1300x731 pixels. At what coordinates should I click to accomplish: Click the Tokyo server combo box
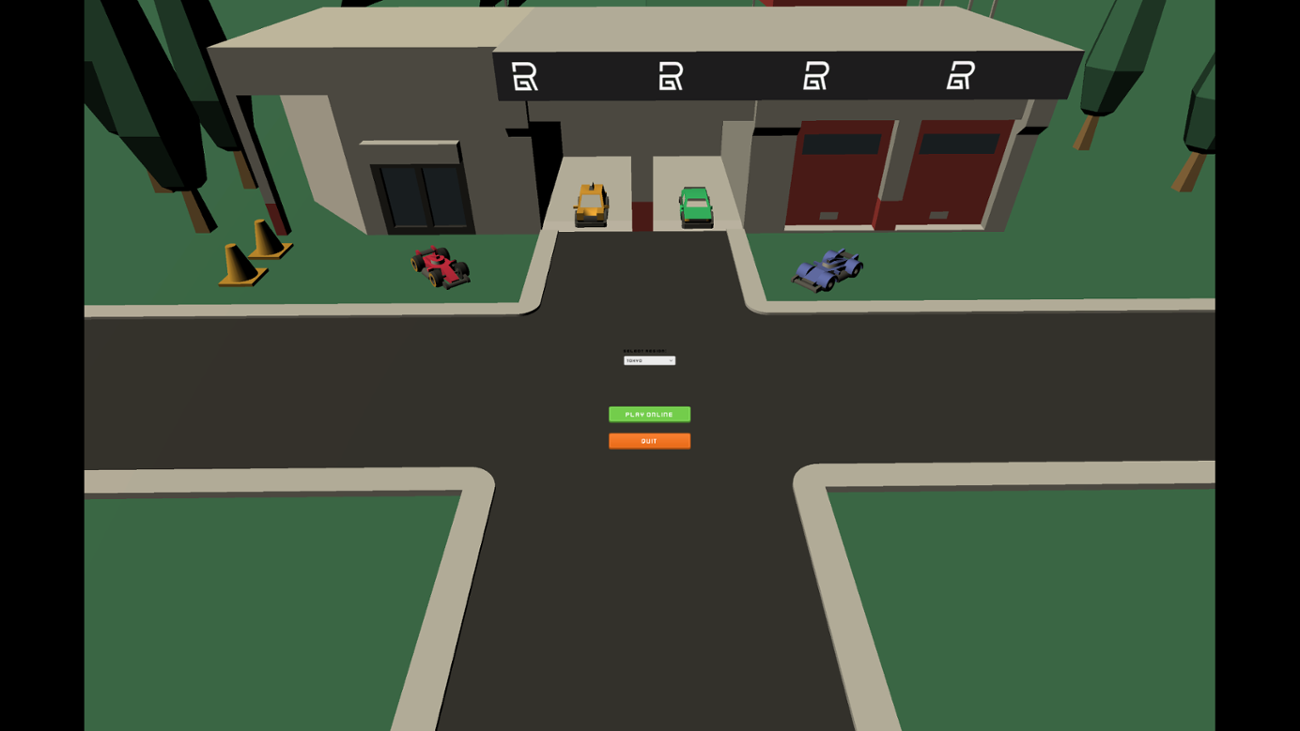click(x=648, y=360)
